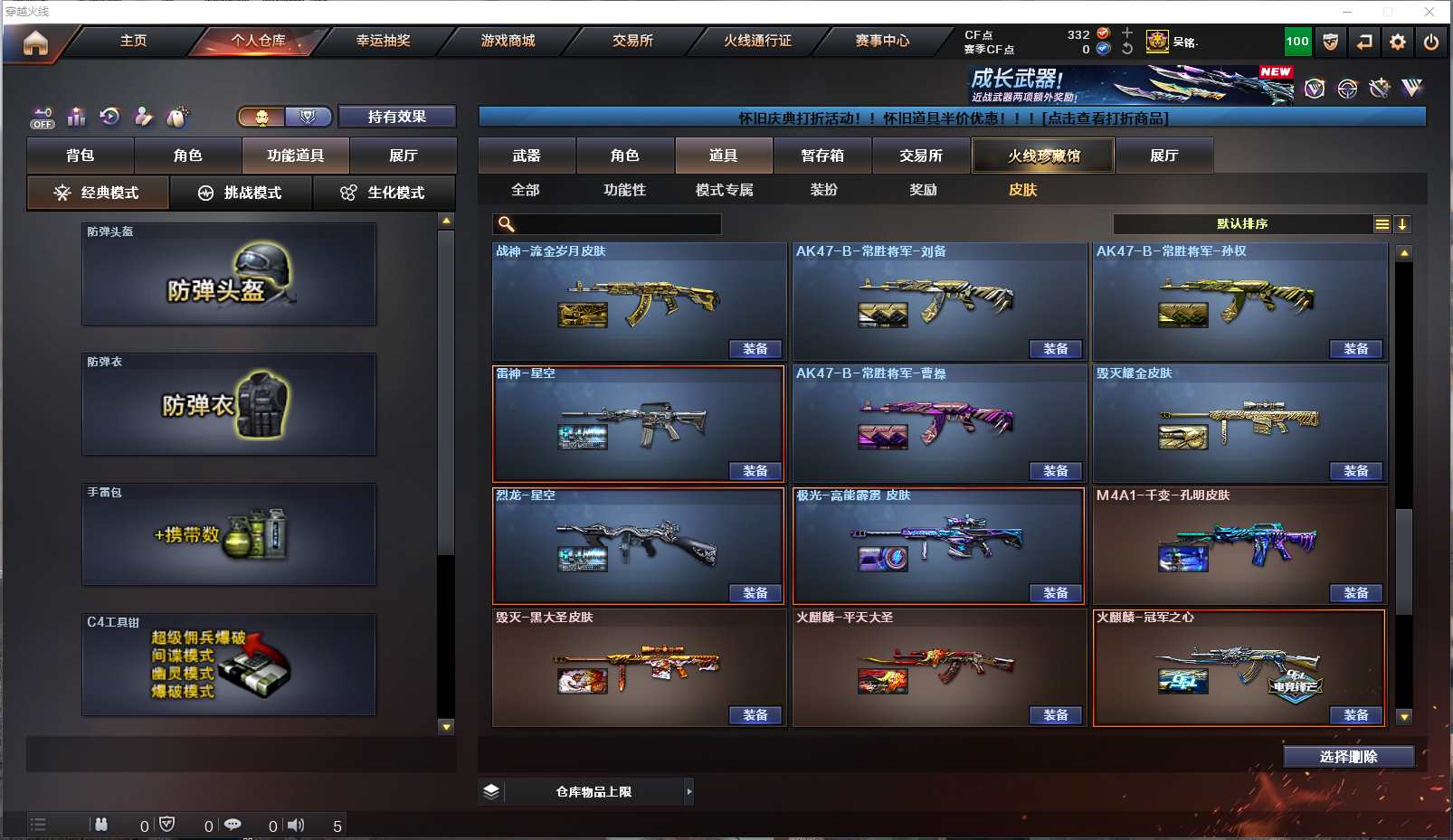Choose the 火麒麟-冠军之心 skin card
This screenshot has height=840, width=1453.
coord(1239,667)
